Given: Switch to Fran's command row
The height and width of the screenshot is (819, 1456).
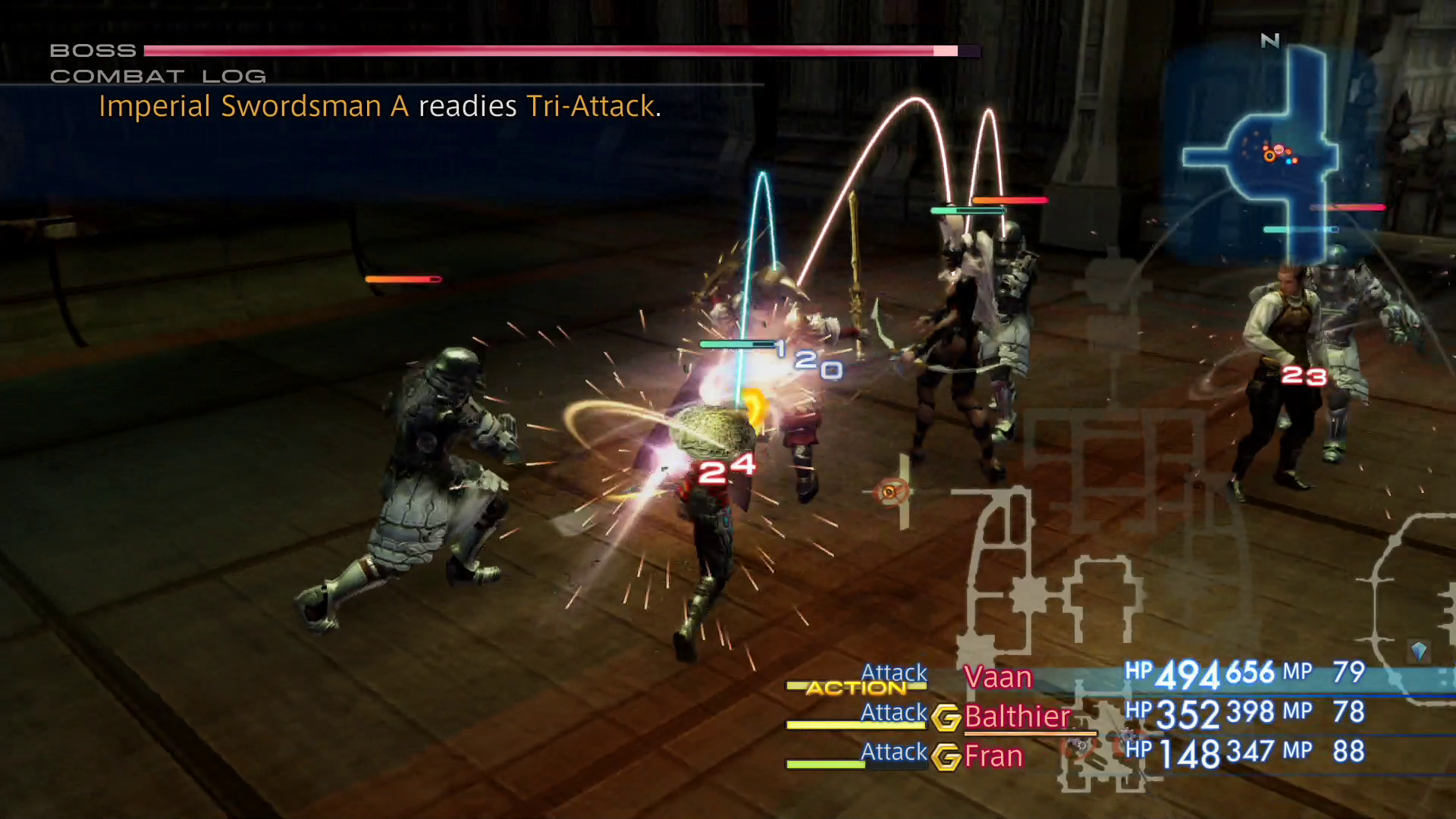Looking at the screenshot, I should coord(995,755).
